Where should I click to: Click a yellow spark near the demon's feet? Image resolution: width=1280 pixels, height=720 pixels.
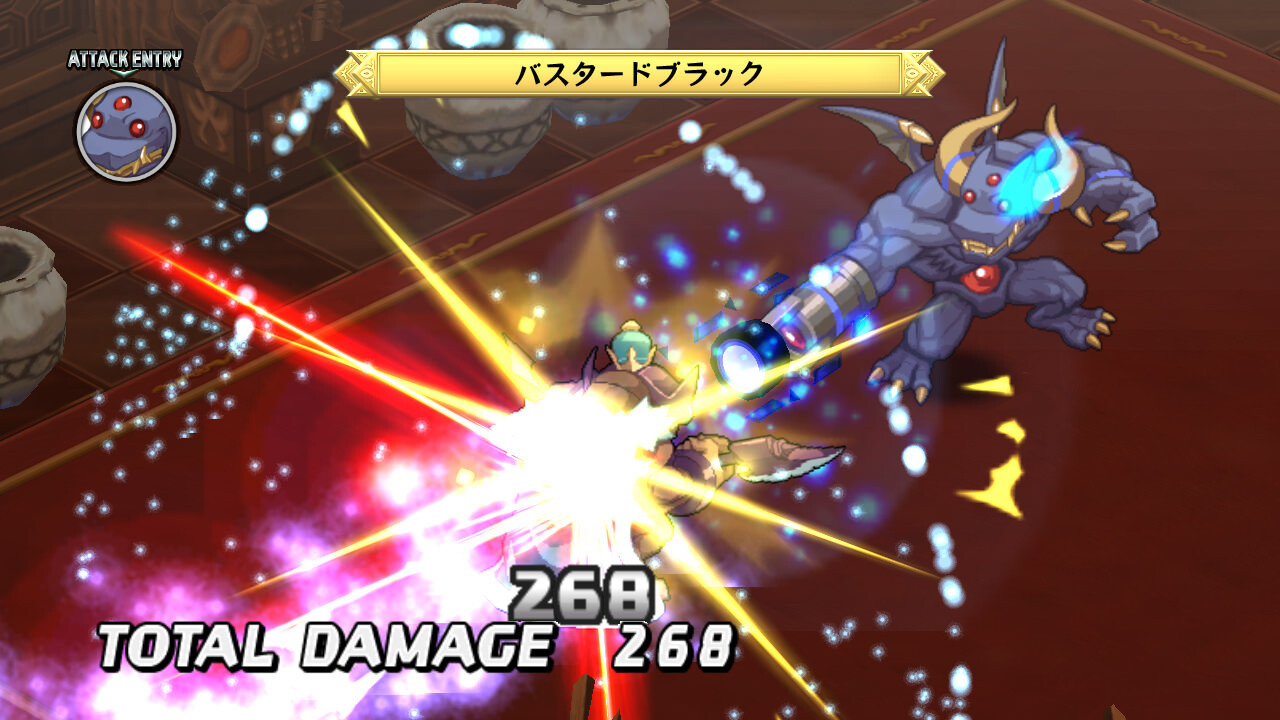tap(985, 385)
